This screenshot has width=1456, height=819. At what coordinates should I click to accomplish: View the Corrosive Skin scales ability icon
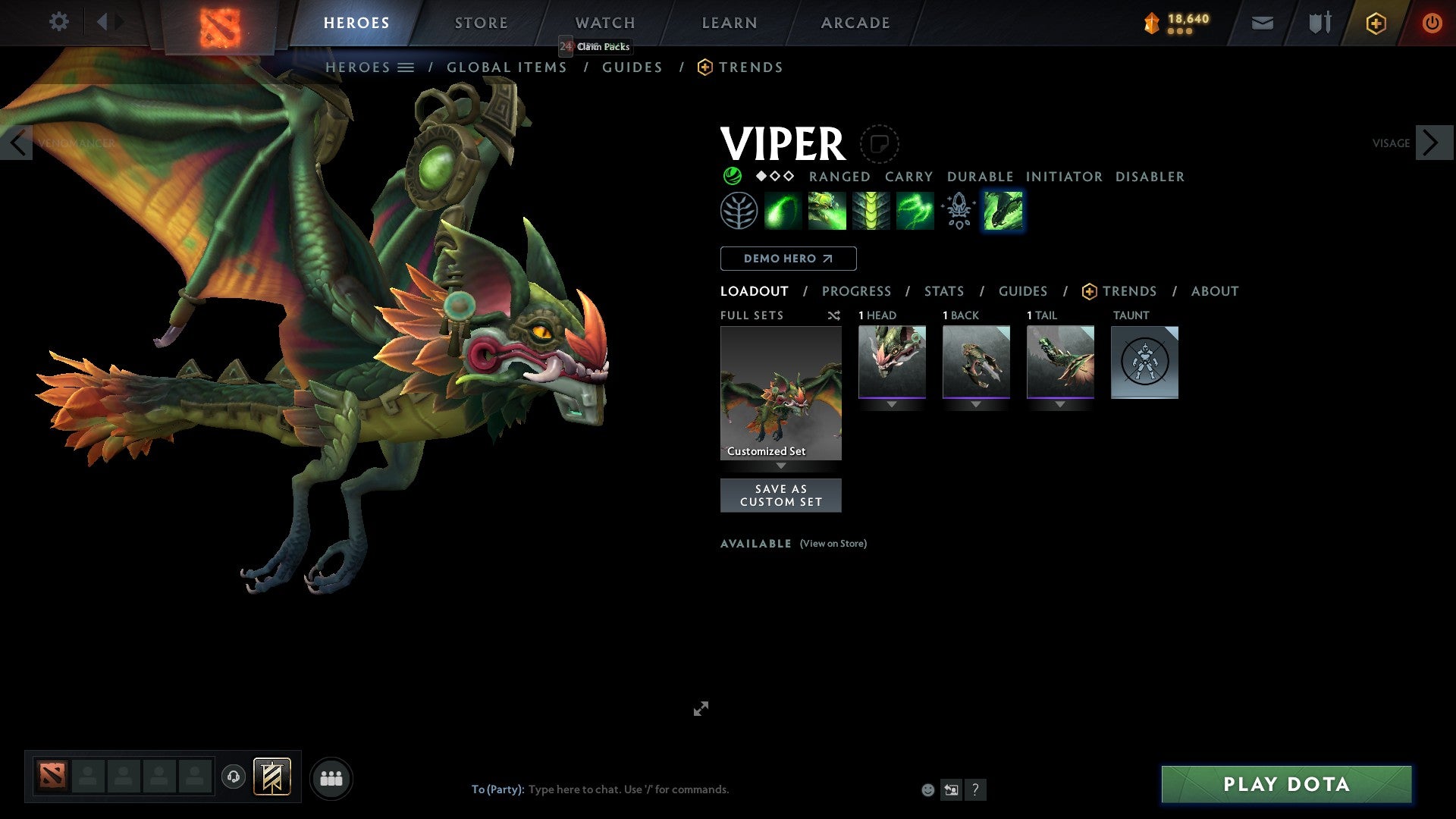[871, 210]
